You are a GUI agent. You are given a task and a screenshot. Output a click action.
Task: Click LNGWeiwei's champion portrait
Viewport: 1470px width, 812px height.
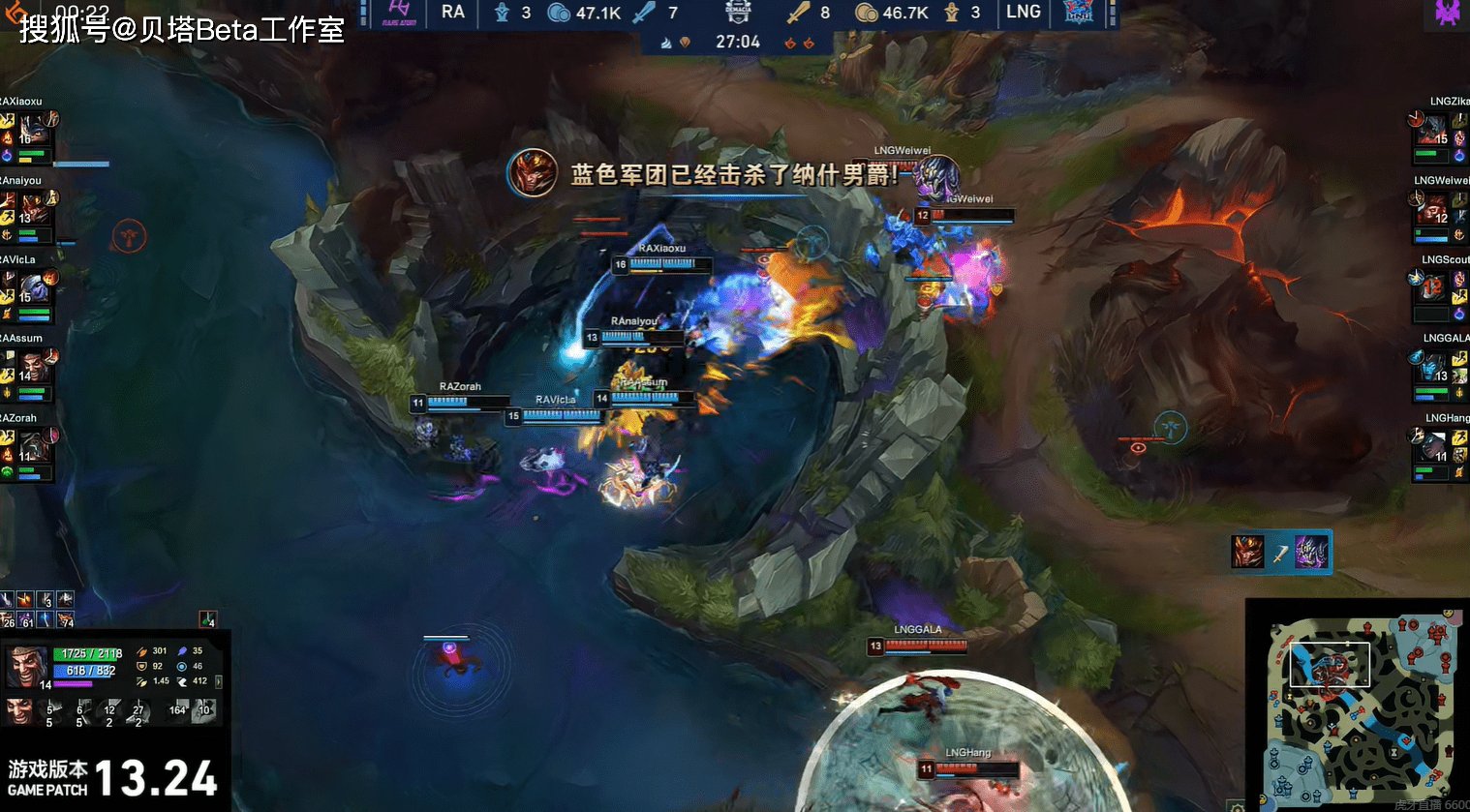tap(1433, 209)
